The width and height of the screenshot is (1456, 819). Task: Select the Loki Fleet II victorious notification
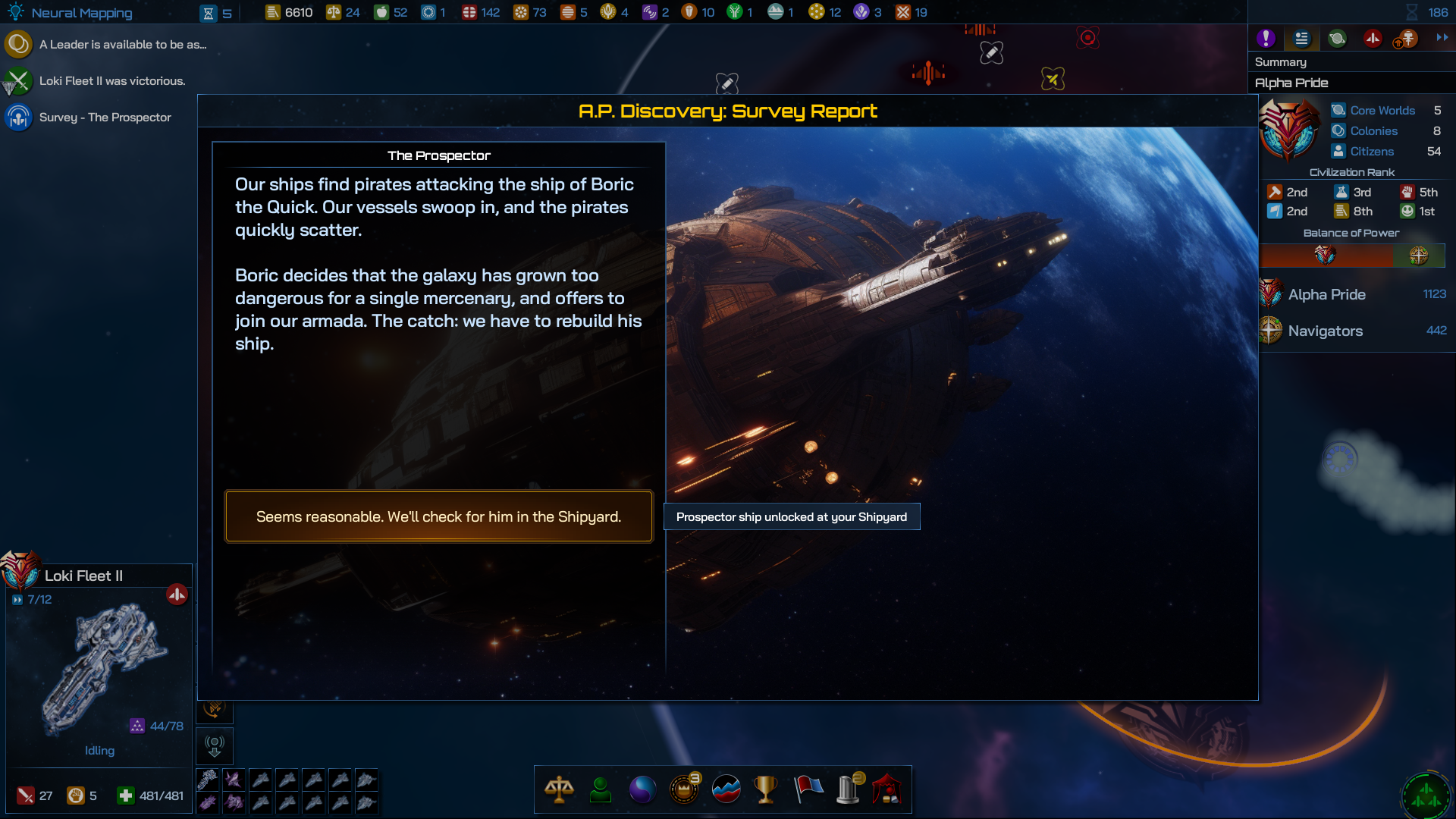111,81
